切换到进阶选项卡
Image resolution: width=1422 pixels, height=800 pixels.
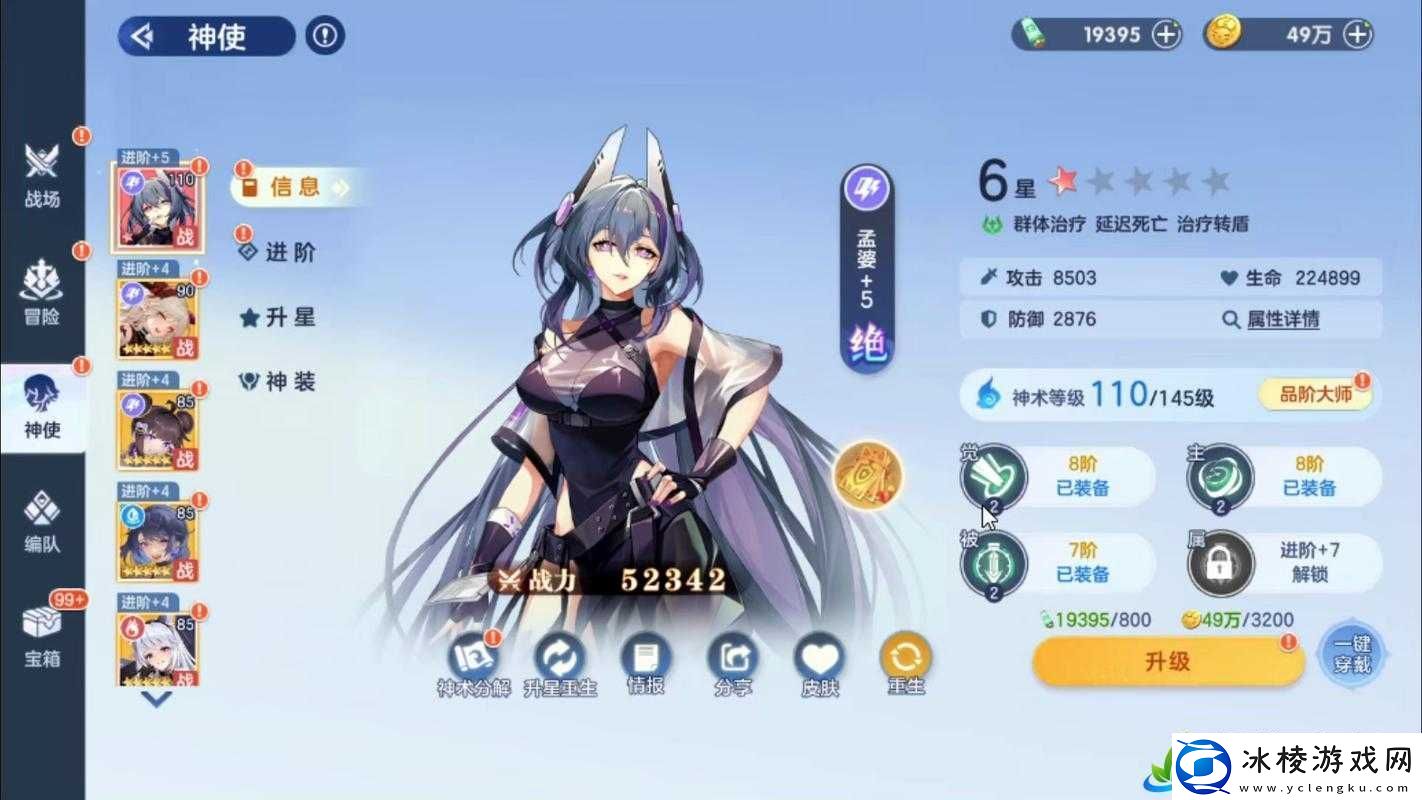coord(288,253)
